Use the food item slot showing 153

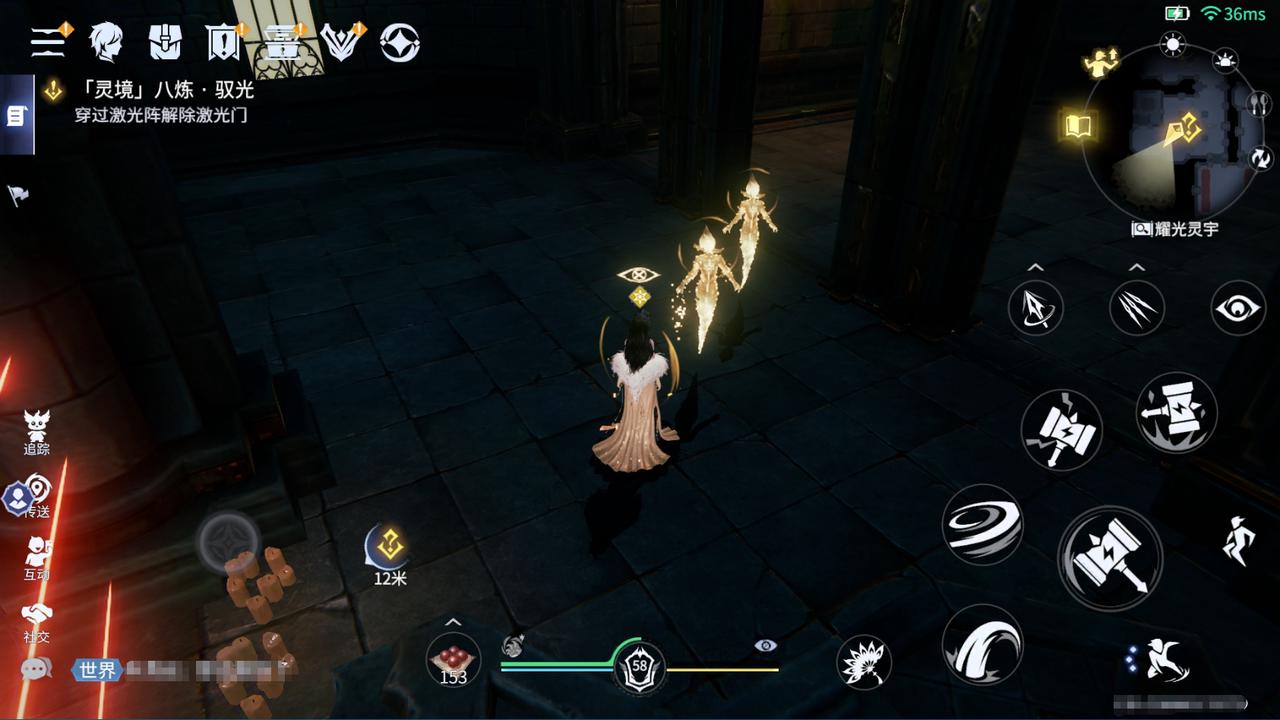(453, 660)
